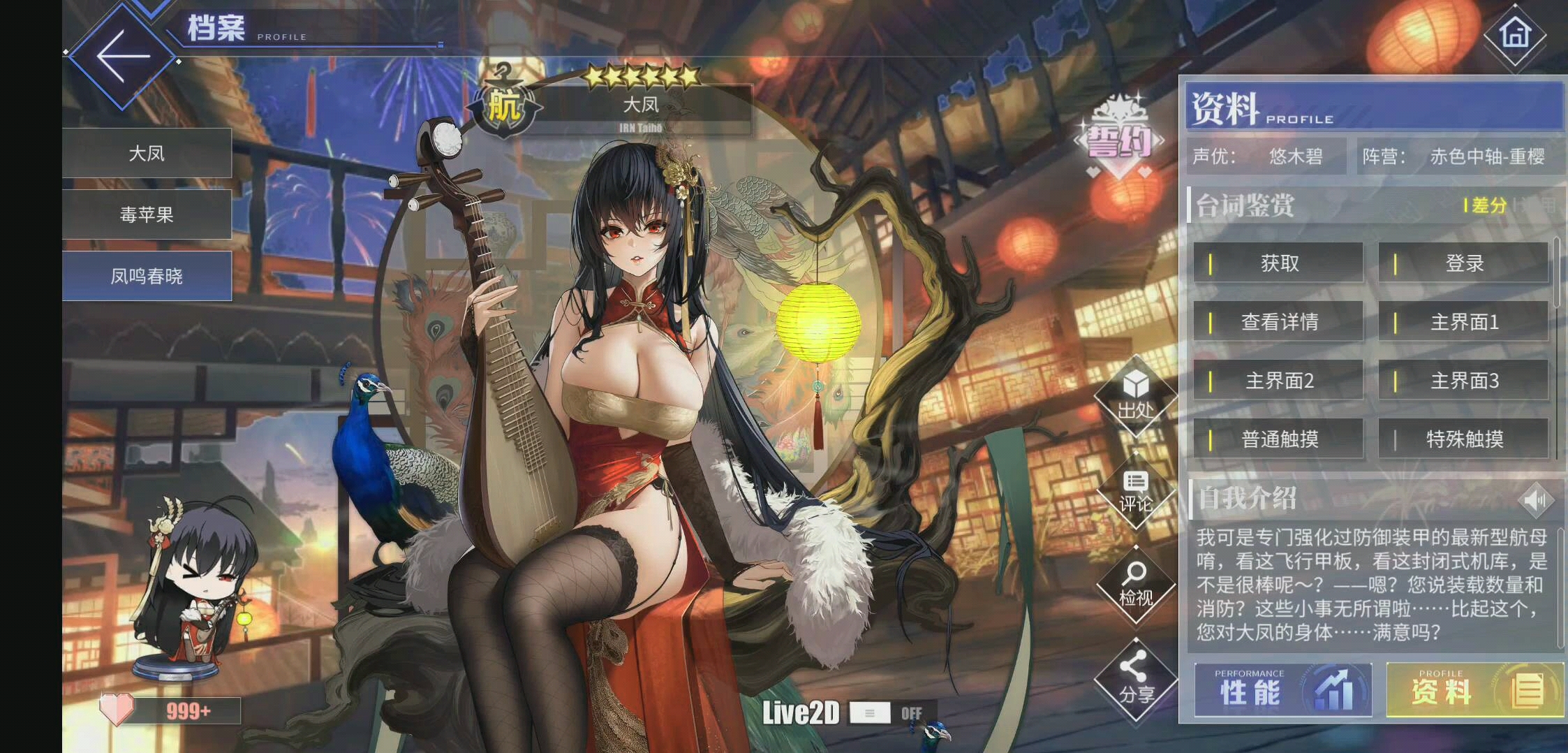Select the 大凤 default skin
Screen dimensions: 1568x753
pos(147,153)
